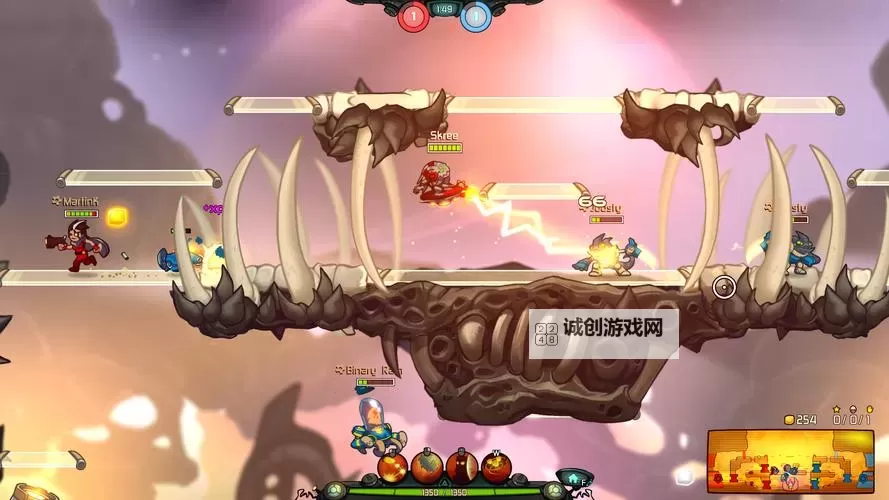
Task: Select the swirling orange ability orb
Action: click(x=496, y=467)
